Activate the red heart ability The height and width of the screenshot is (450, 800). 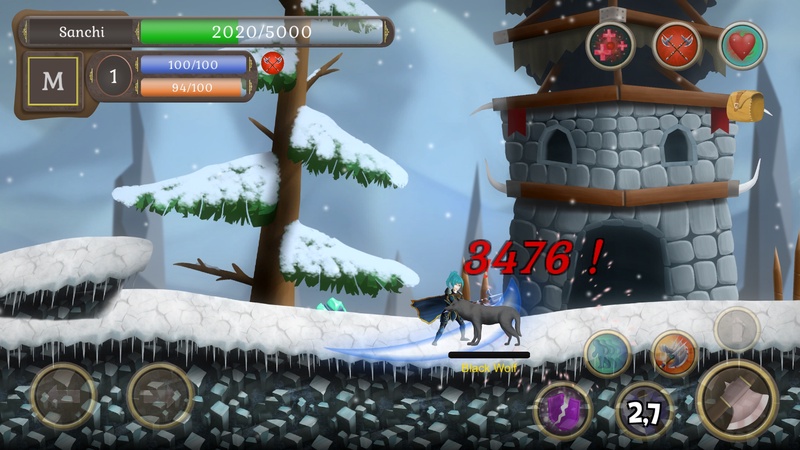tap(743, 45)
